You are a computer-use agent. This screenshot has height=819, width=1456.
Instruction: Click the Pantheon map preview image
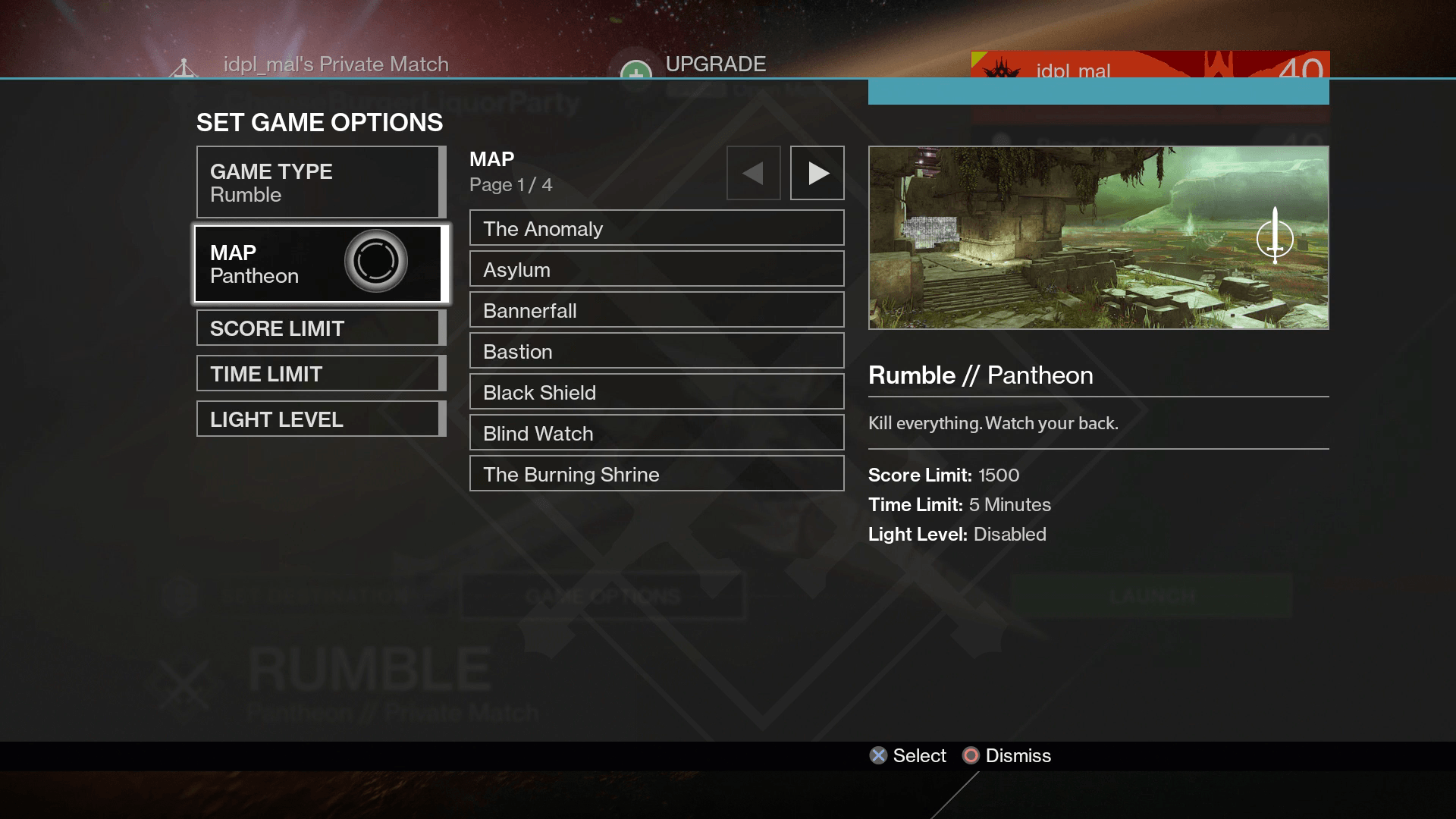coord(1098,237)
